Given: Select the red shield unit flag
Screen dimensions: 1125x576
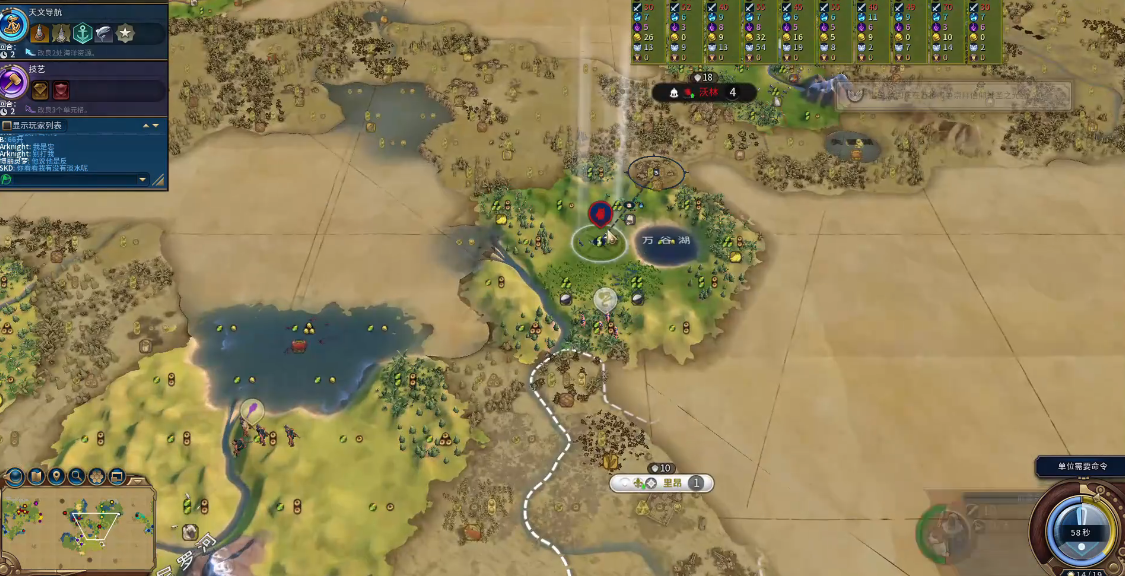Looking at the screenshot, I should [600, 213].
